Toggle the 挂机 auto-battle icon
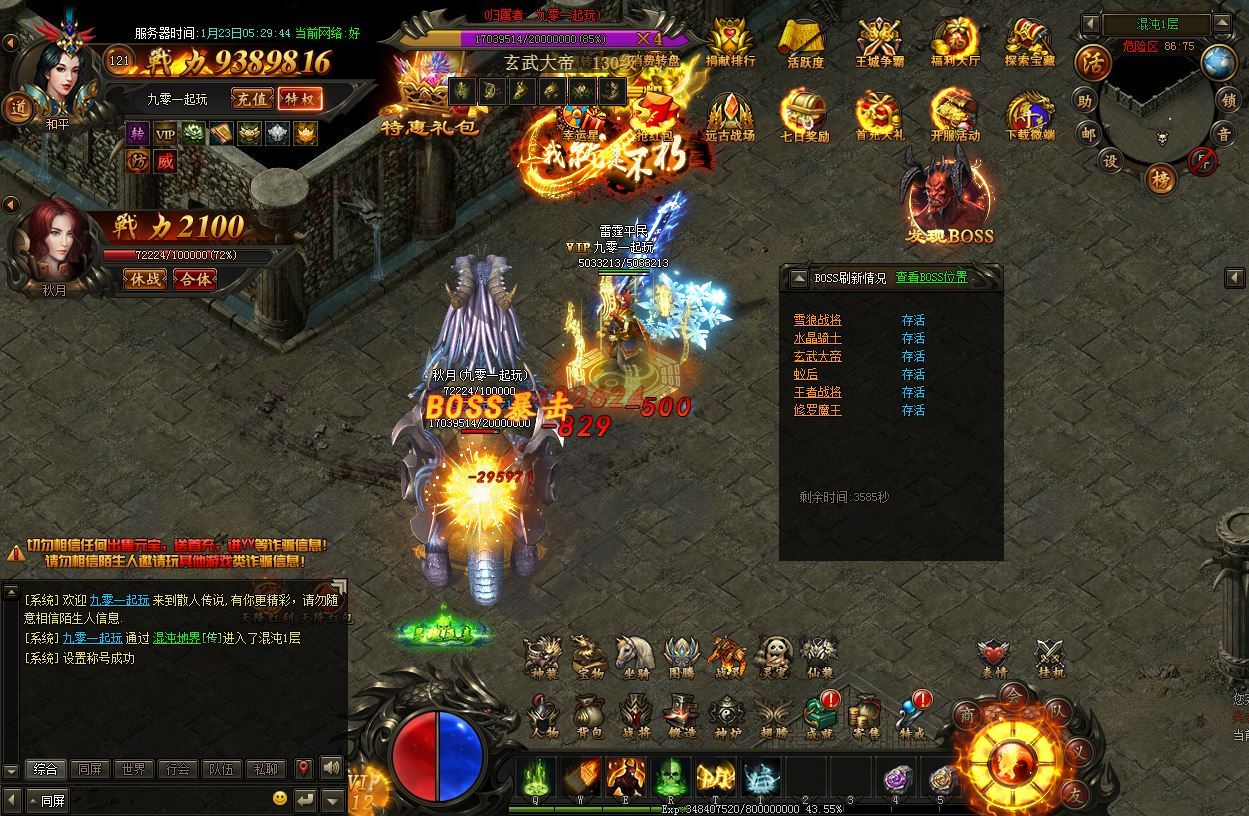 tap(1049, 656)
